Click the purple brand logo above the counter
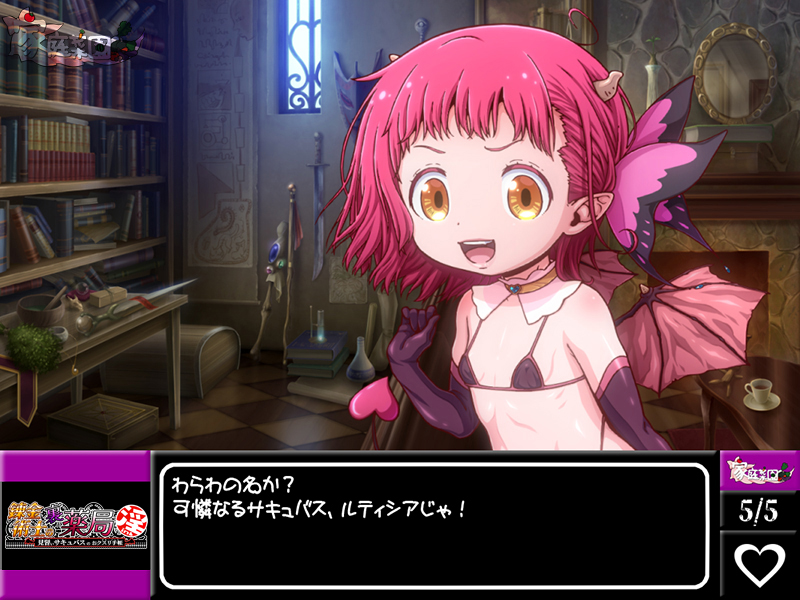 click(759, 471)
